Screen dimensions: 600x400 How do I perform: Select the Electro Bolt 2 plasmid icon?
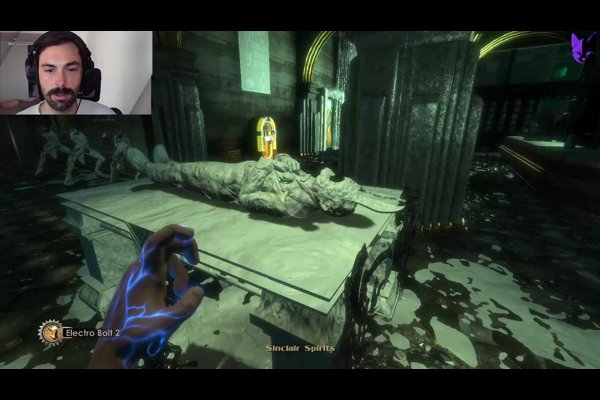pos(50,332)
